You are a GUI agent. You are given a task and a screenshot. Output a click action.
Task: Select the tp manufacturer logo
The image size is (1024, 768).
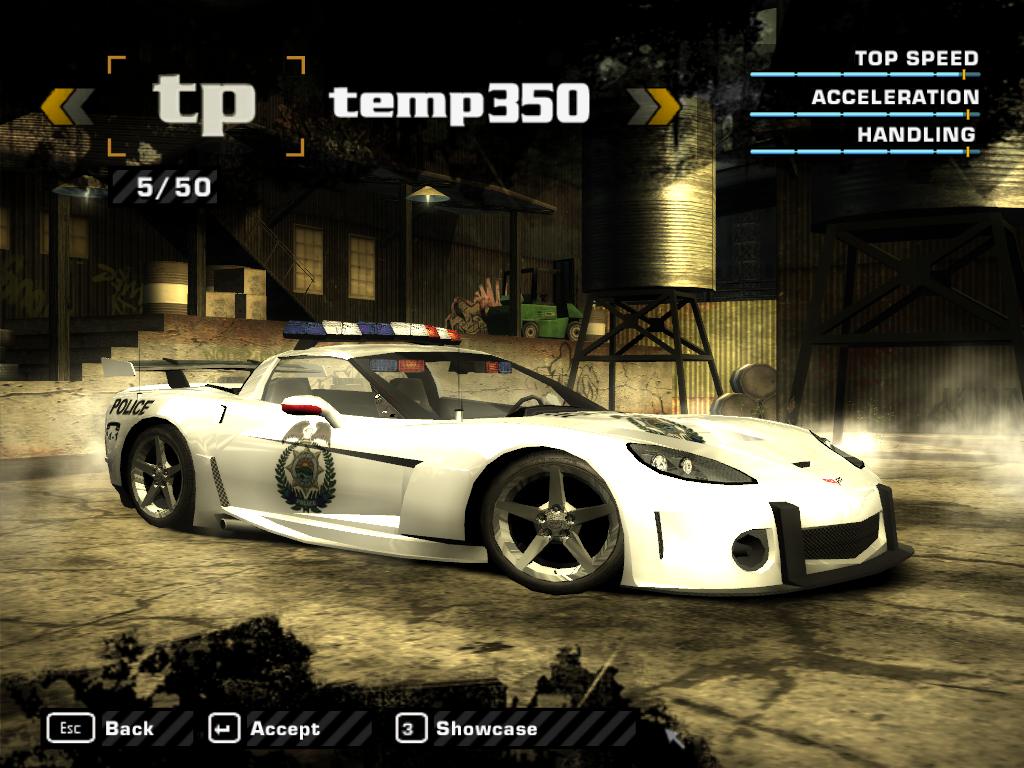click(x=204, y=105)
